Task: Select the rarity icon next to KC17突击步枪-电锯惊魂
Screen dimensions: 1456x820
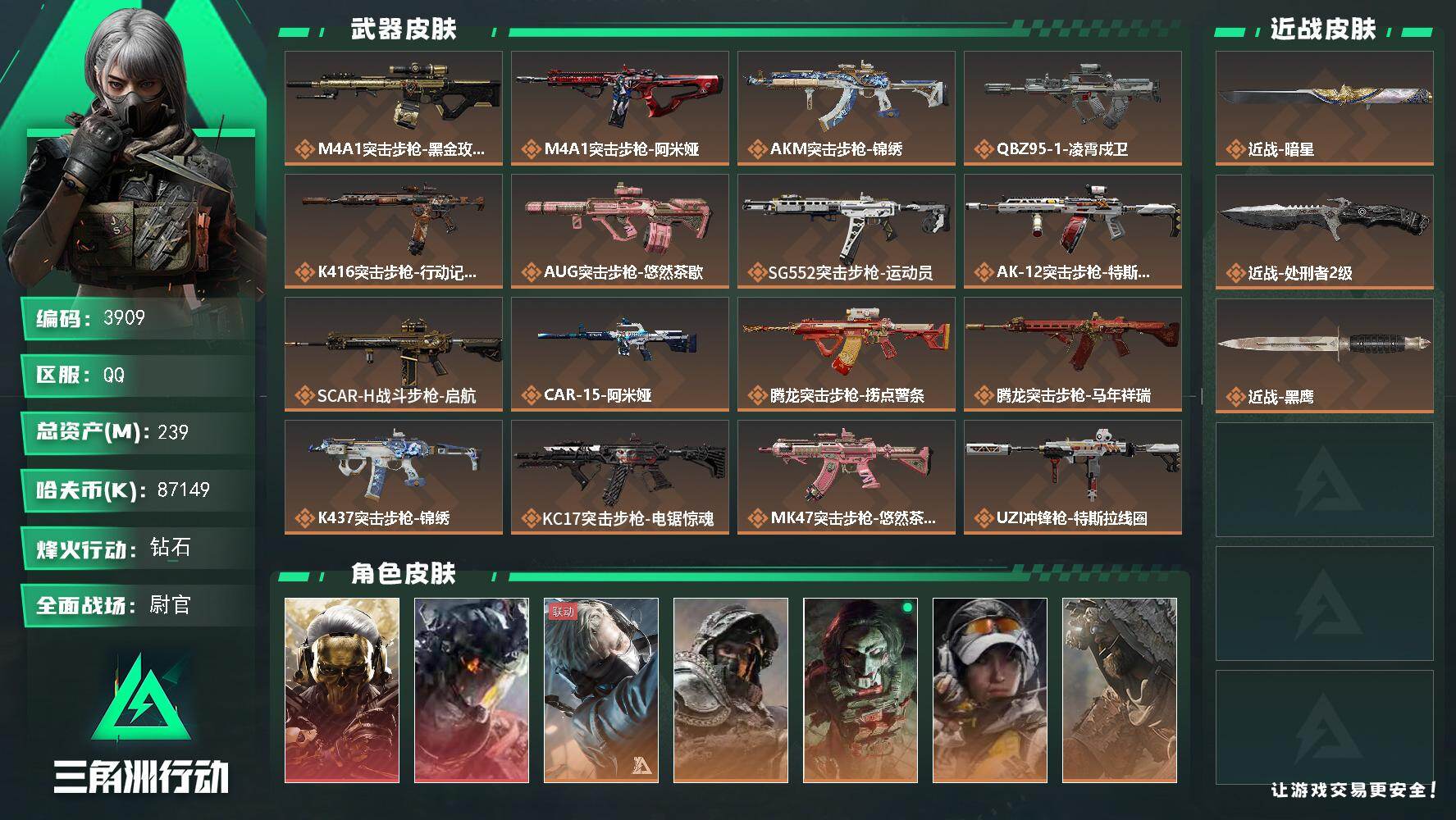Action: 532,517
